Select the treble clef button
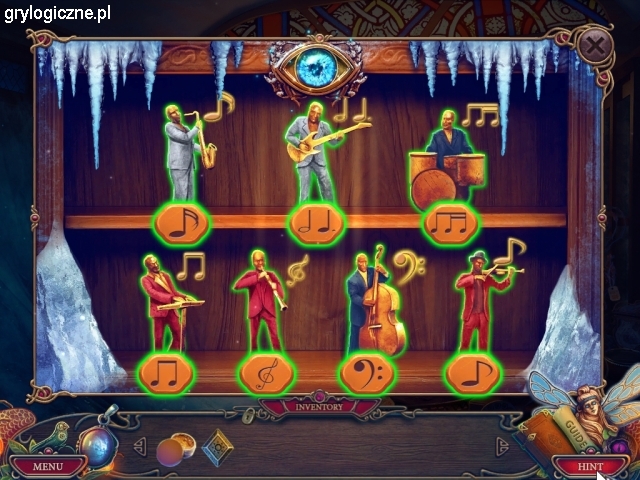Image resolution: width=640 pixels, height=480 pixels. (x=268, y=373)
